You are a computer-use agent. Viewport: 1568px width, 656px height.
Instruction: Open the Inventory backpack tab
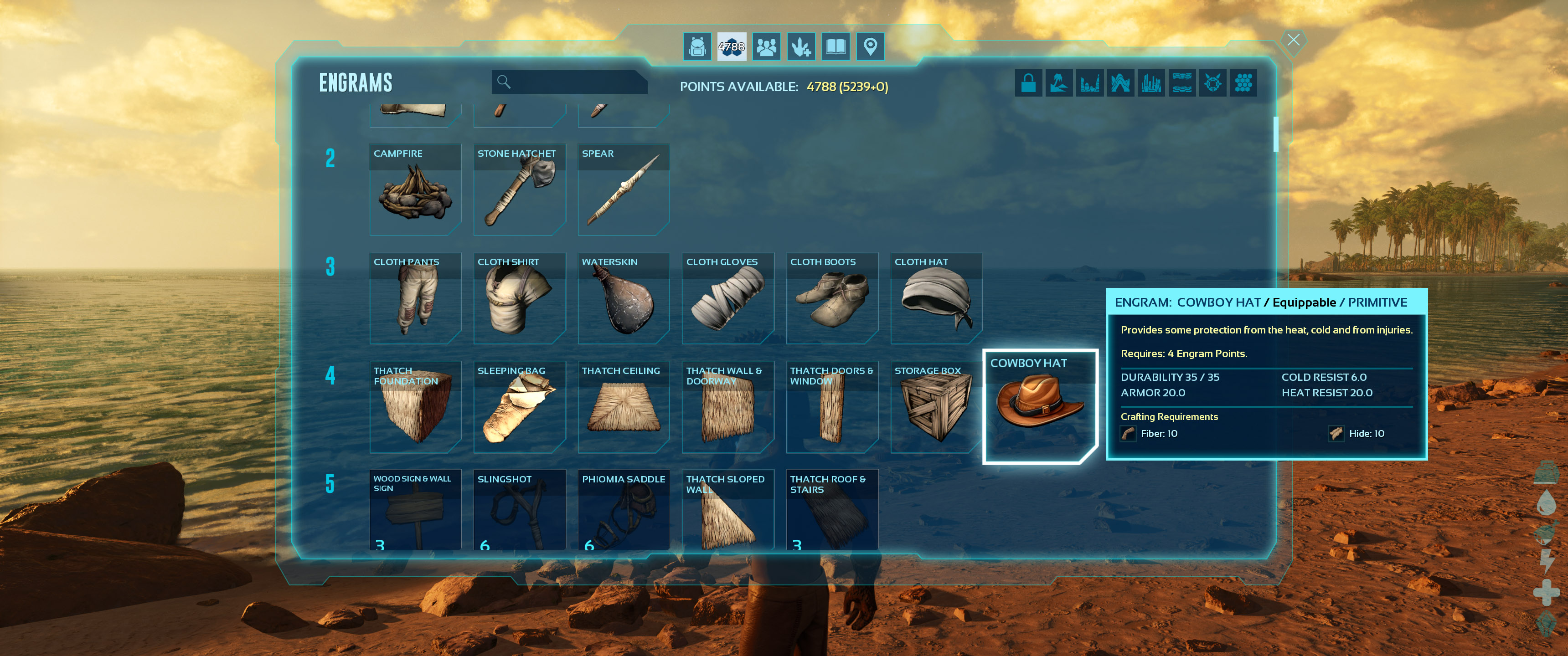coord(697,46)
